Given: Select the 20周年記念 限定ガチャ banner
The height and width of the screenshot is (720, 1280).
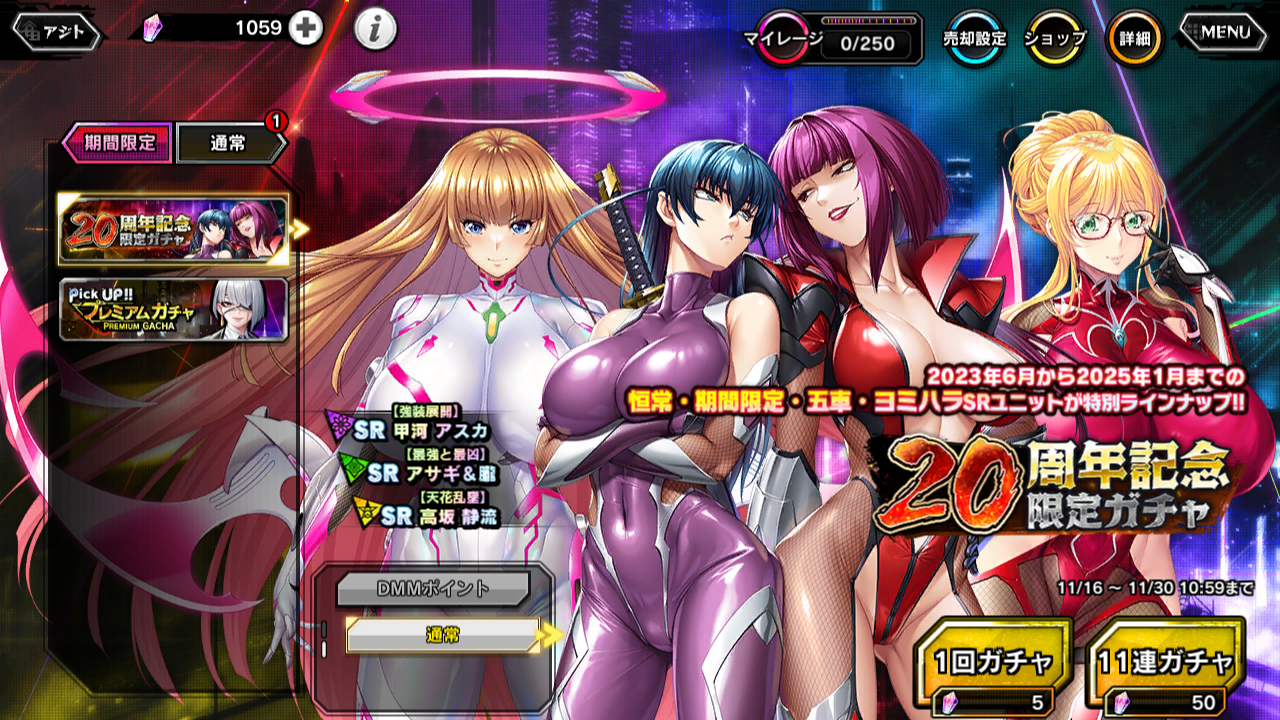Looking at the screenshot, I should point(173,229).
